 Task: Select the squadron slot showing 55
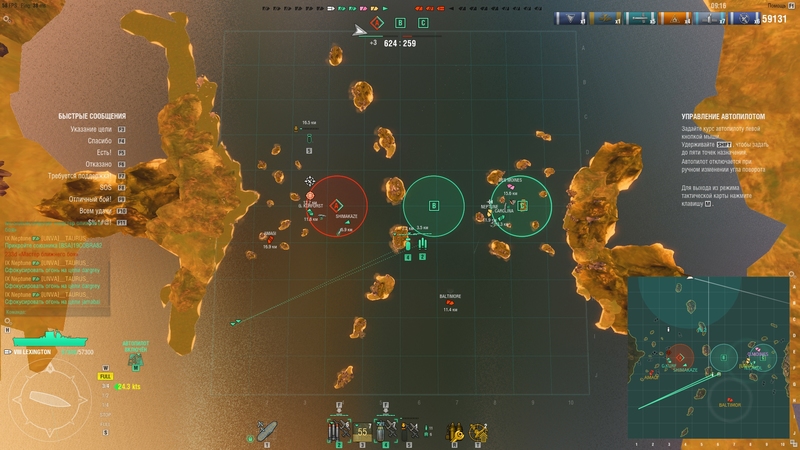click(x=360, y=430)
